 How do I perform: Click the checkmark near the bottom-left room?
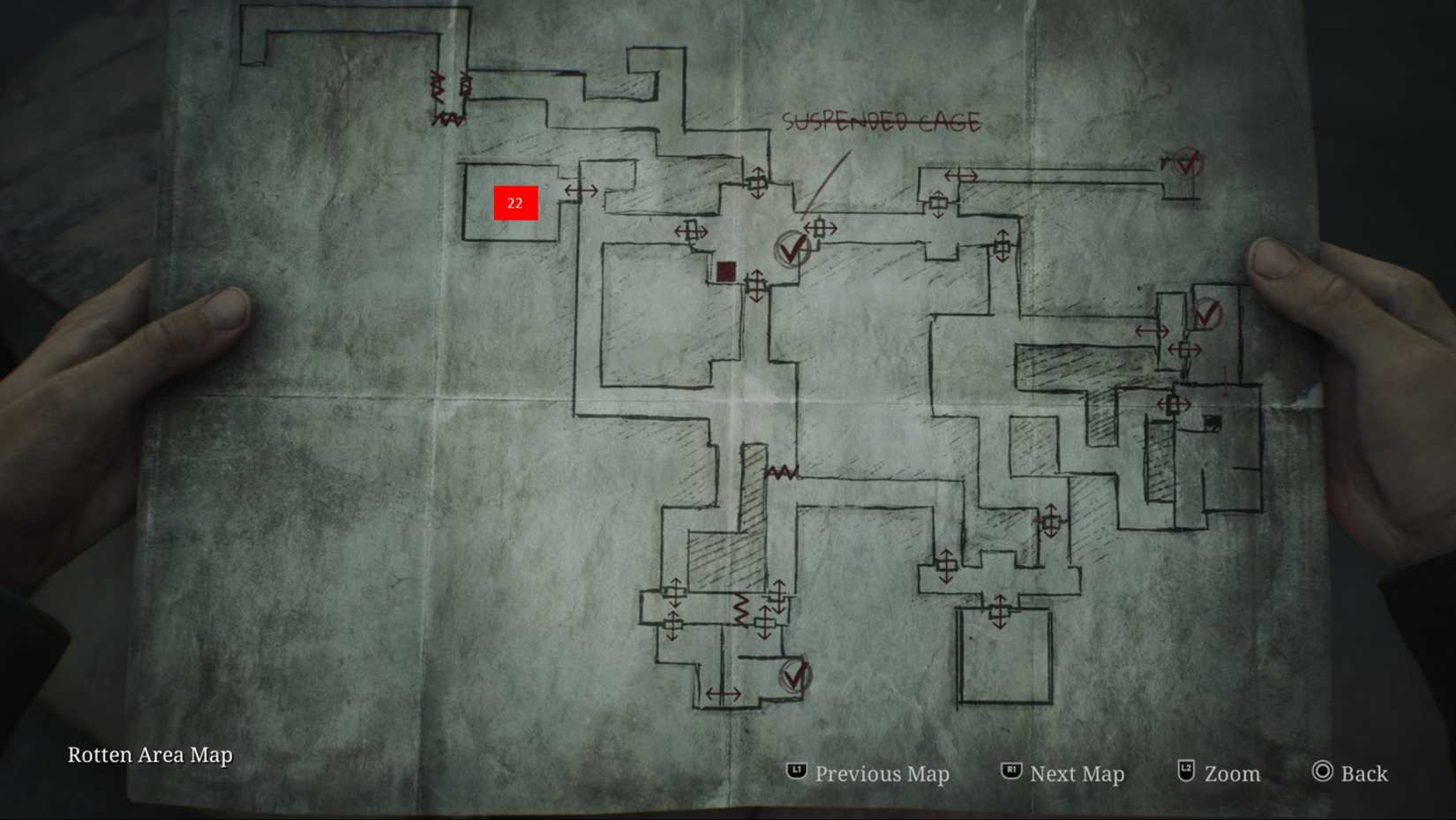point(793,675)
